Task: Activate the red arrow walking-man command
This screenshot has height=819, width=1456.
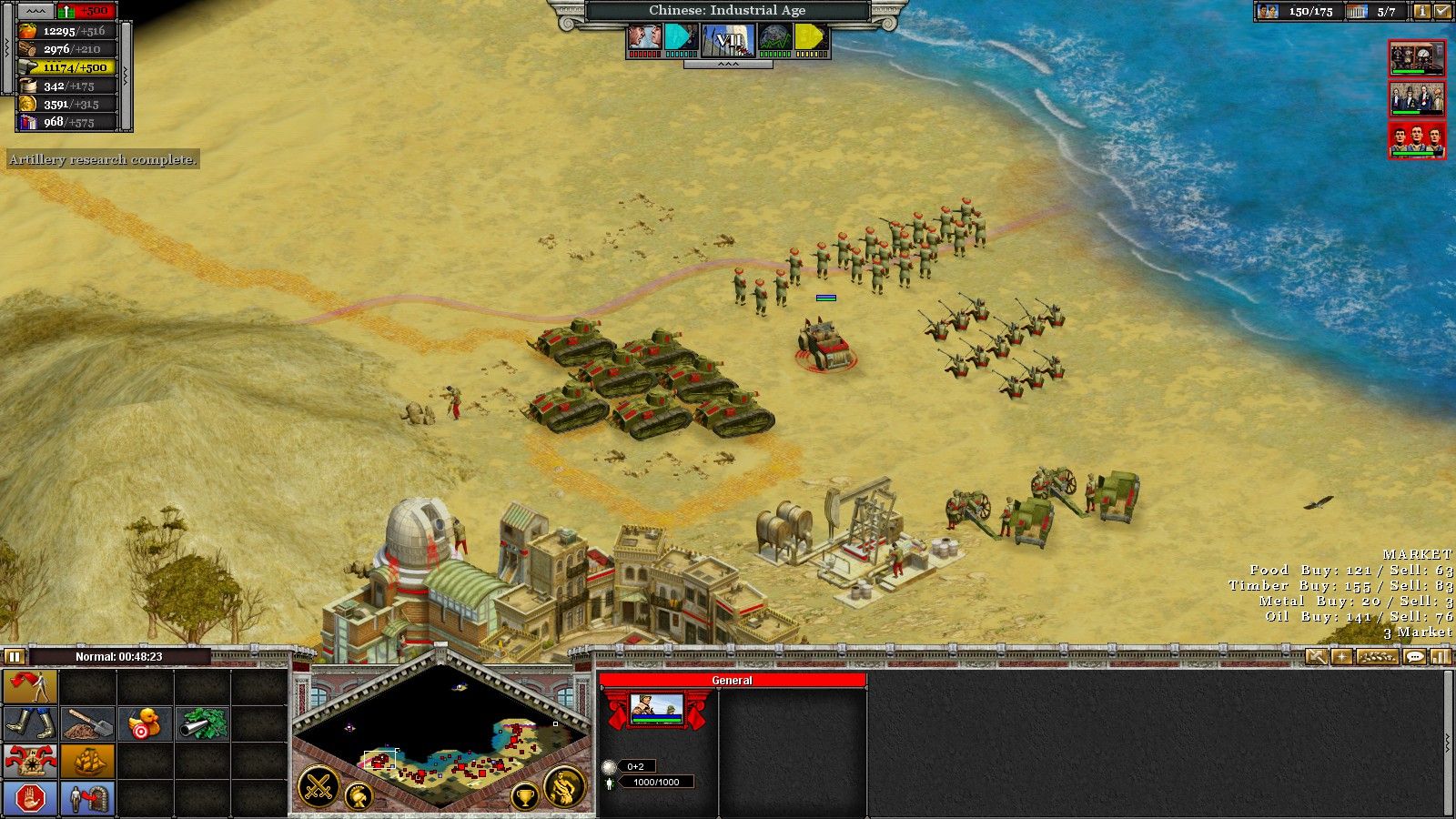Action: click(31, 687)
